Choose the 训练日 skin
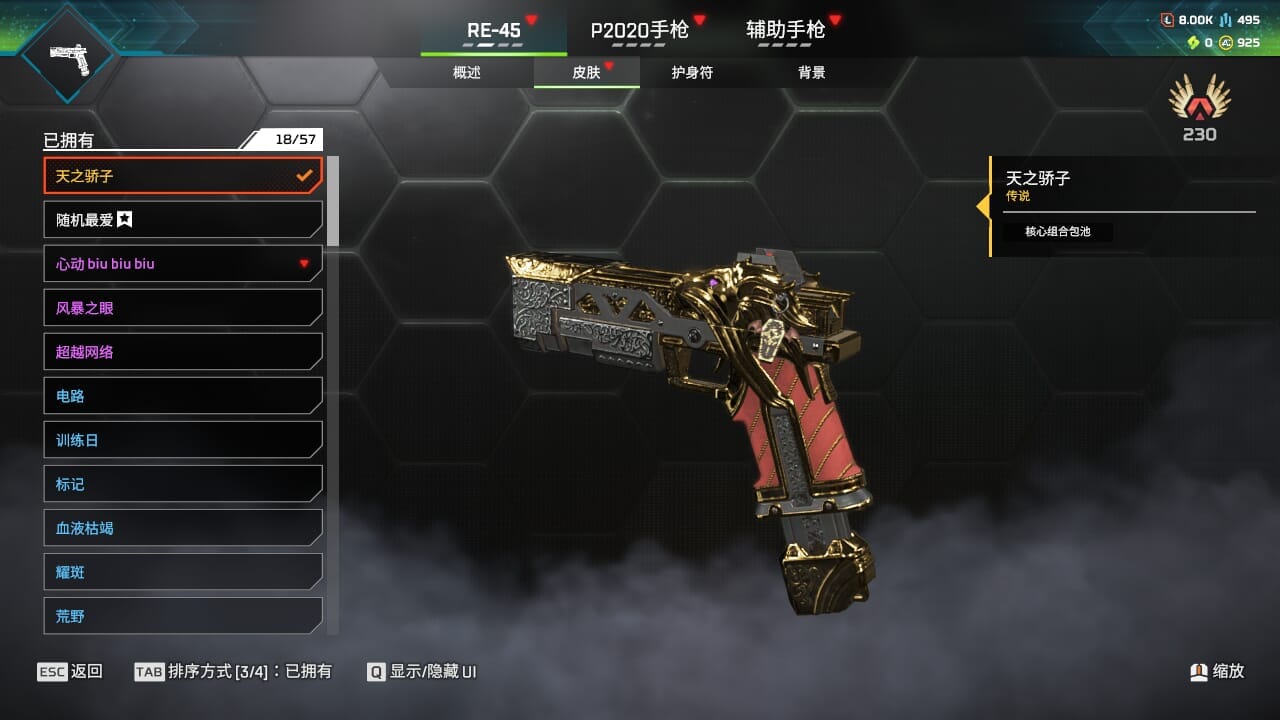 183,440
